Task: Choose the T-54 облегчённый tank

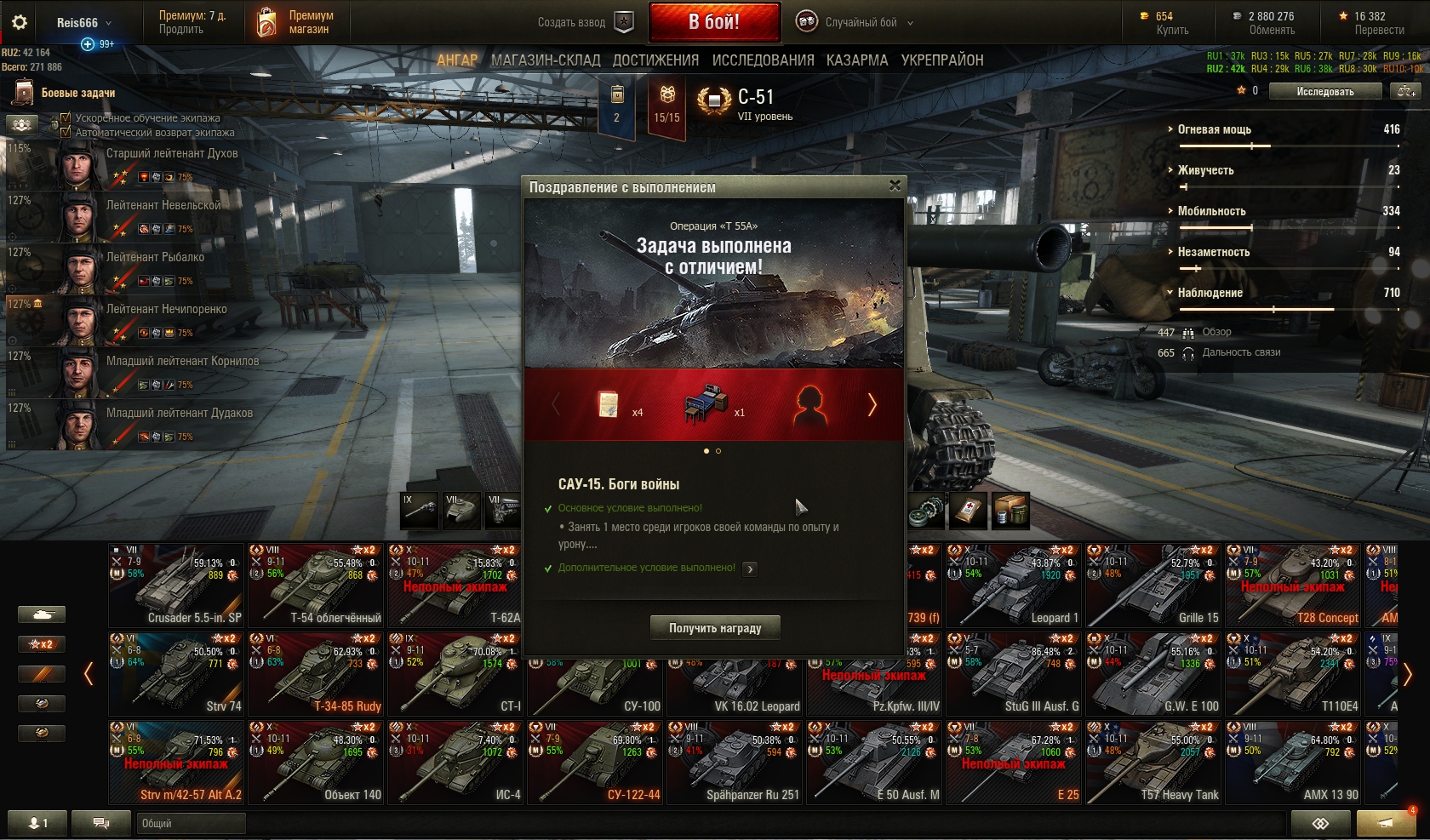Action: pos(316,586)
